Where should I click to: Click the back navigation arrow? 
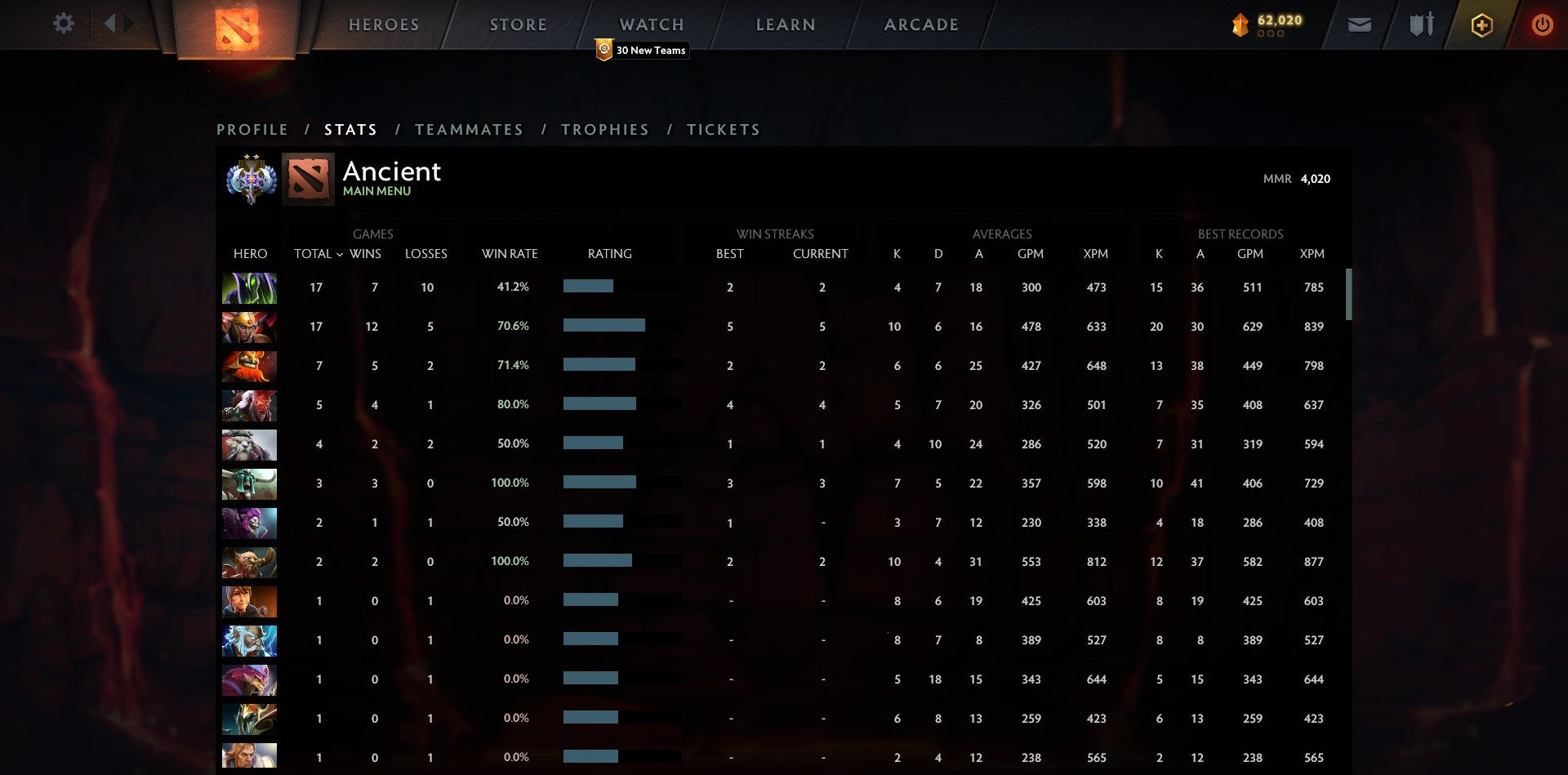click(x=112, y=23)
